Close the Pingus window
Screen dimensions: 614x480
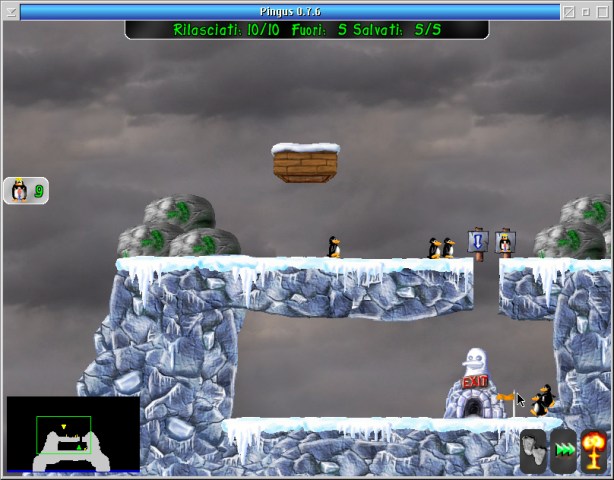coord(601,12)
